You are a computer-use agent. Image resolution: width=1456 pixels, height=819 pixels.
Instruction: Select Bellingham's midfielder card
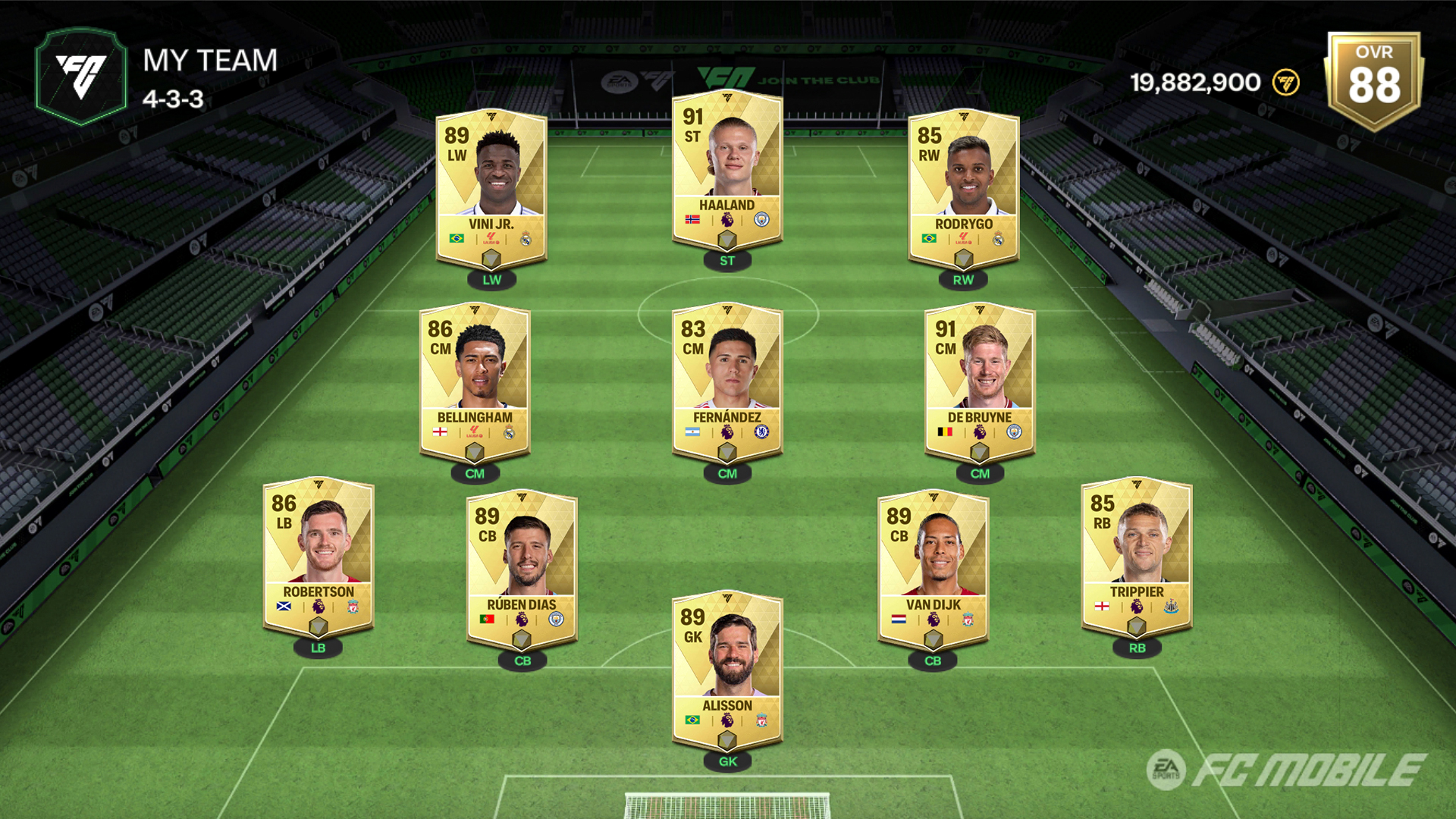(x=475, y=383)
